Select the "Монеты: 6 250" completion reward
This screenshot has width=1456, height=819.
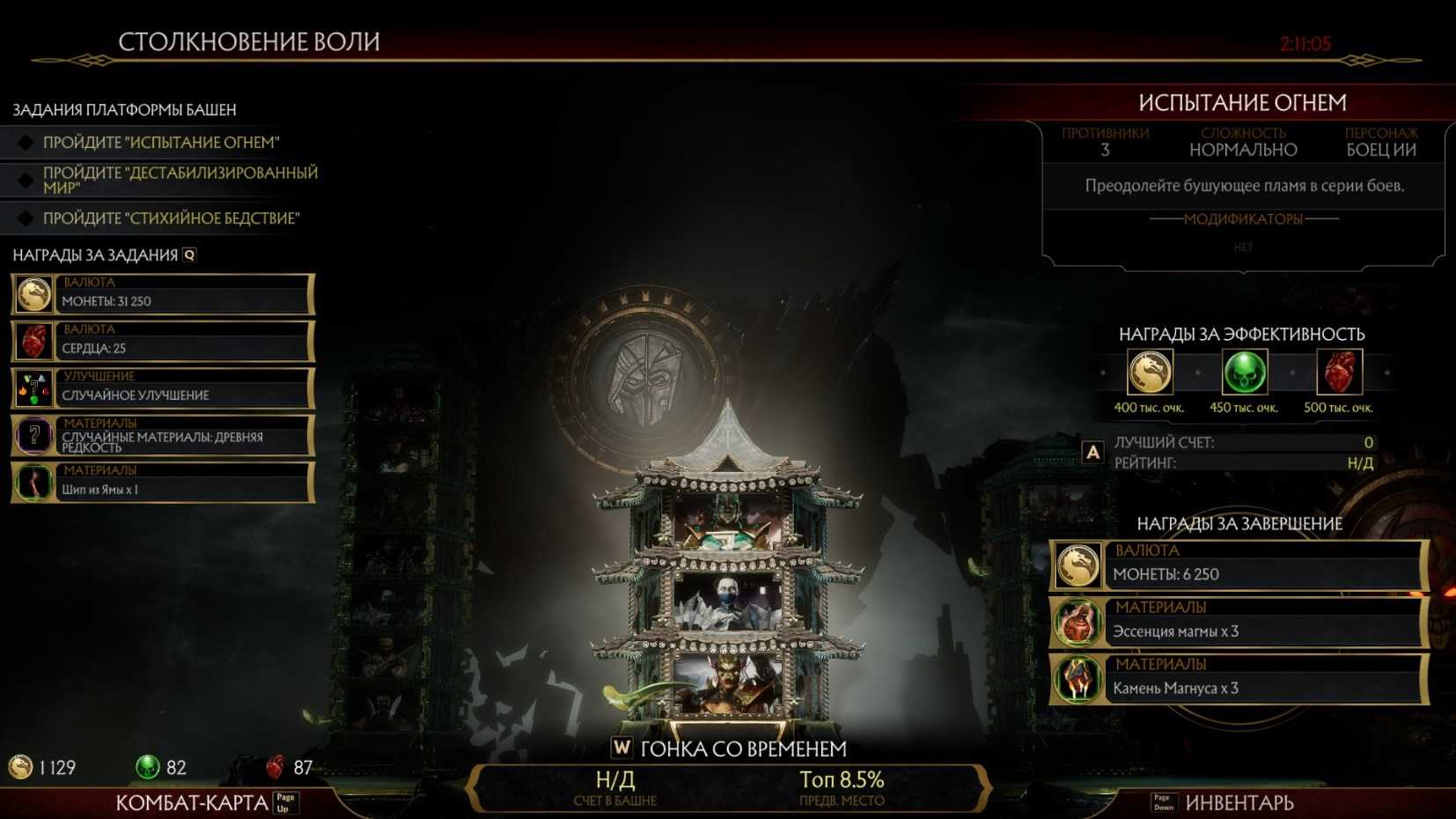[1238, 564]
